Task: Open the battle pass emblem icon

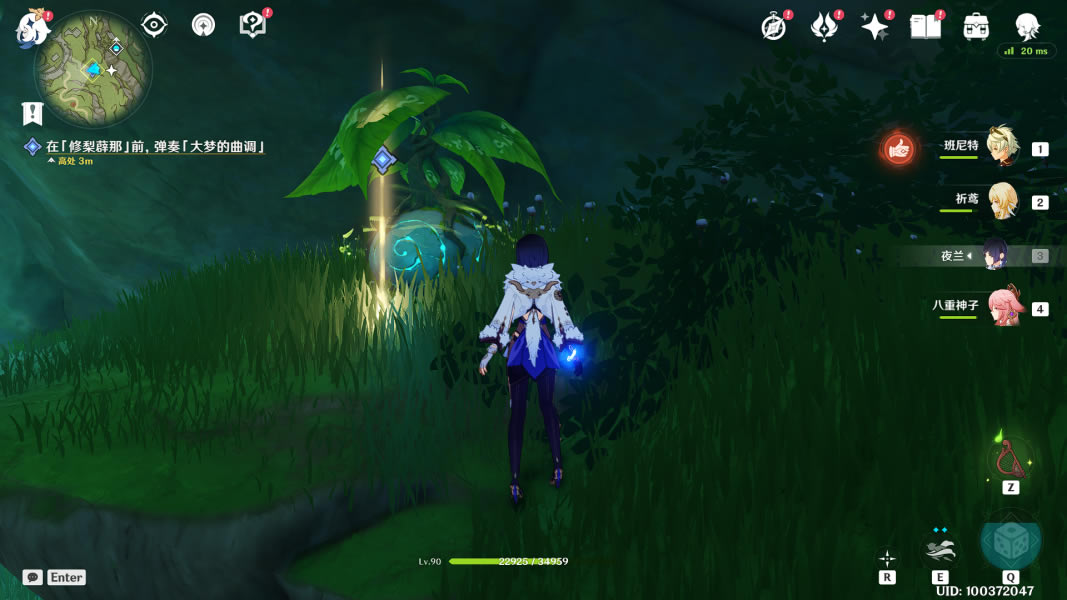Action: [824, 27]
